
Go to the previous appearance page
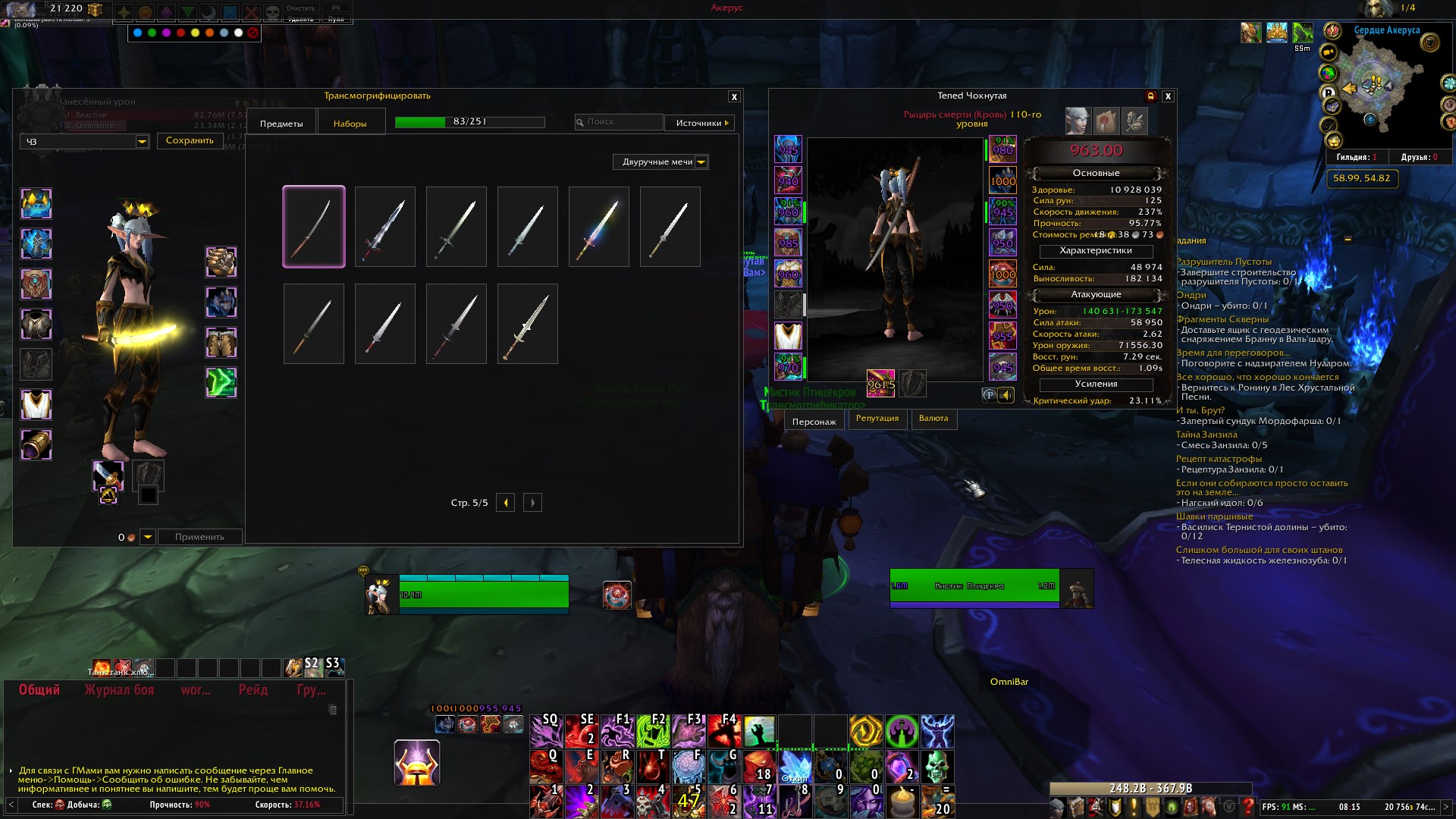(506, 503)
